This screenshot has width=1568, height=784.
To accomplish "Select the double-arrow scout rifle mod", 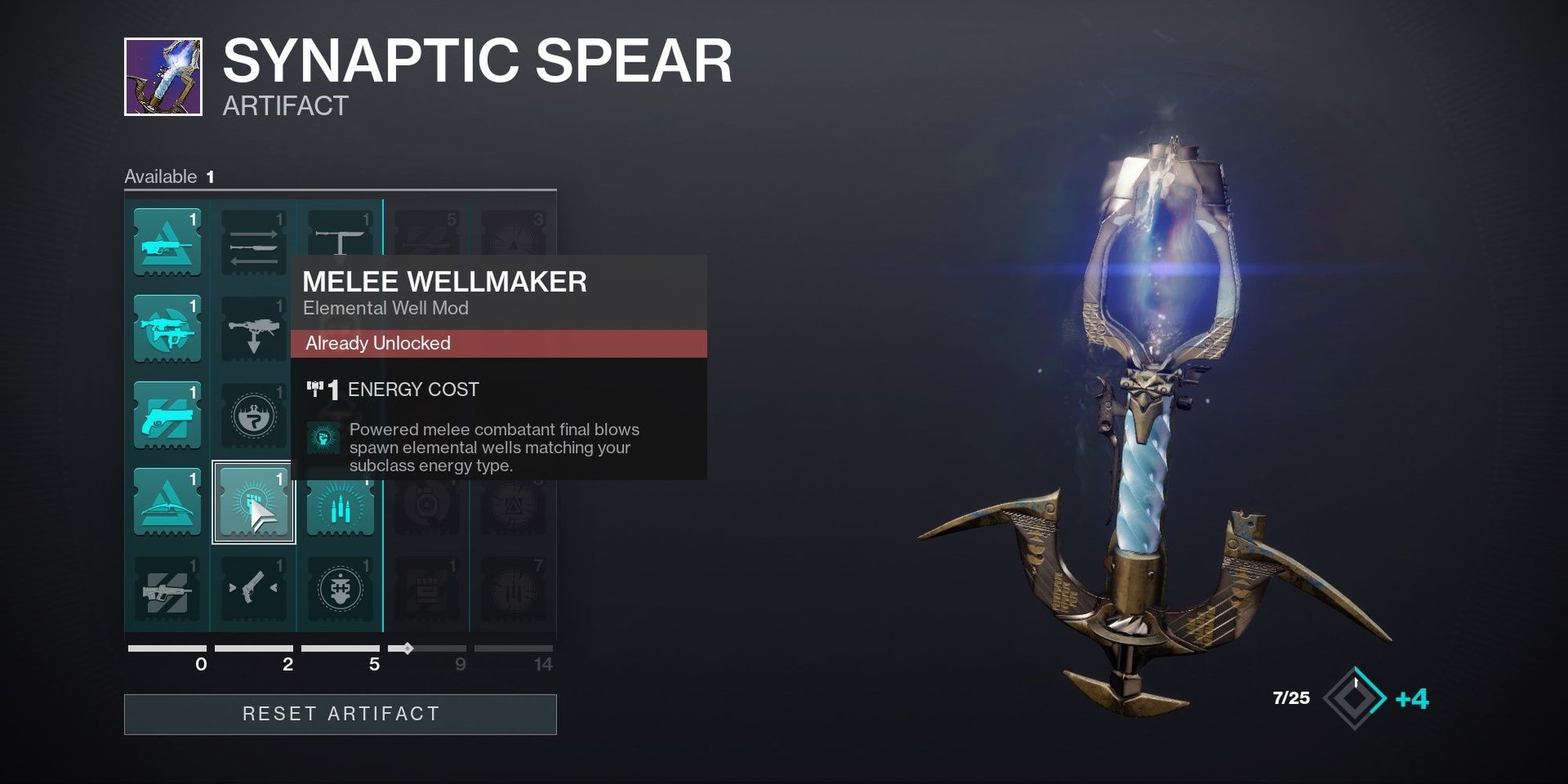I will click(x=252, y=239).
